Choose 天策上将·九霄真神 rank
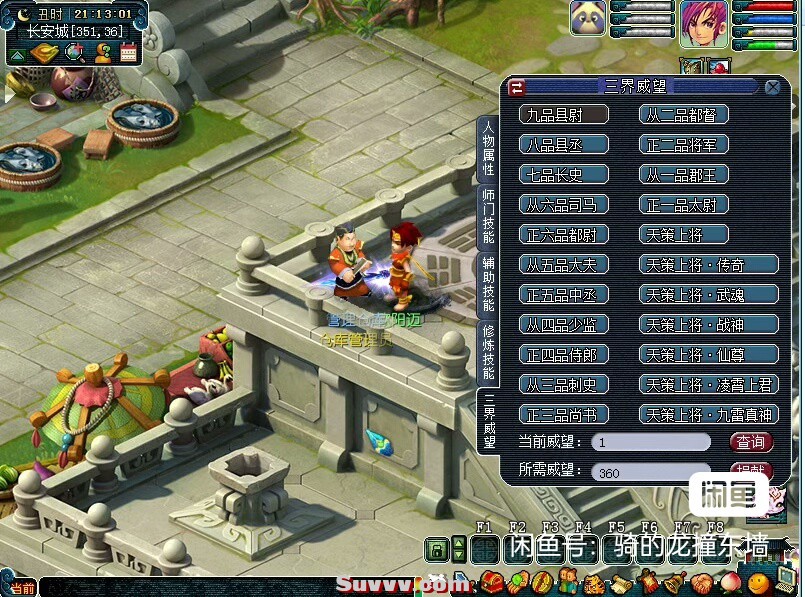805x597 pixels. click(708, 414)
